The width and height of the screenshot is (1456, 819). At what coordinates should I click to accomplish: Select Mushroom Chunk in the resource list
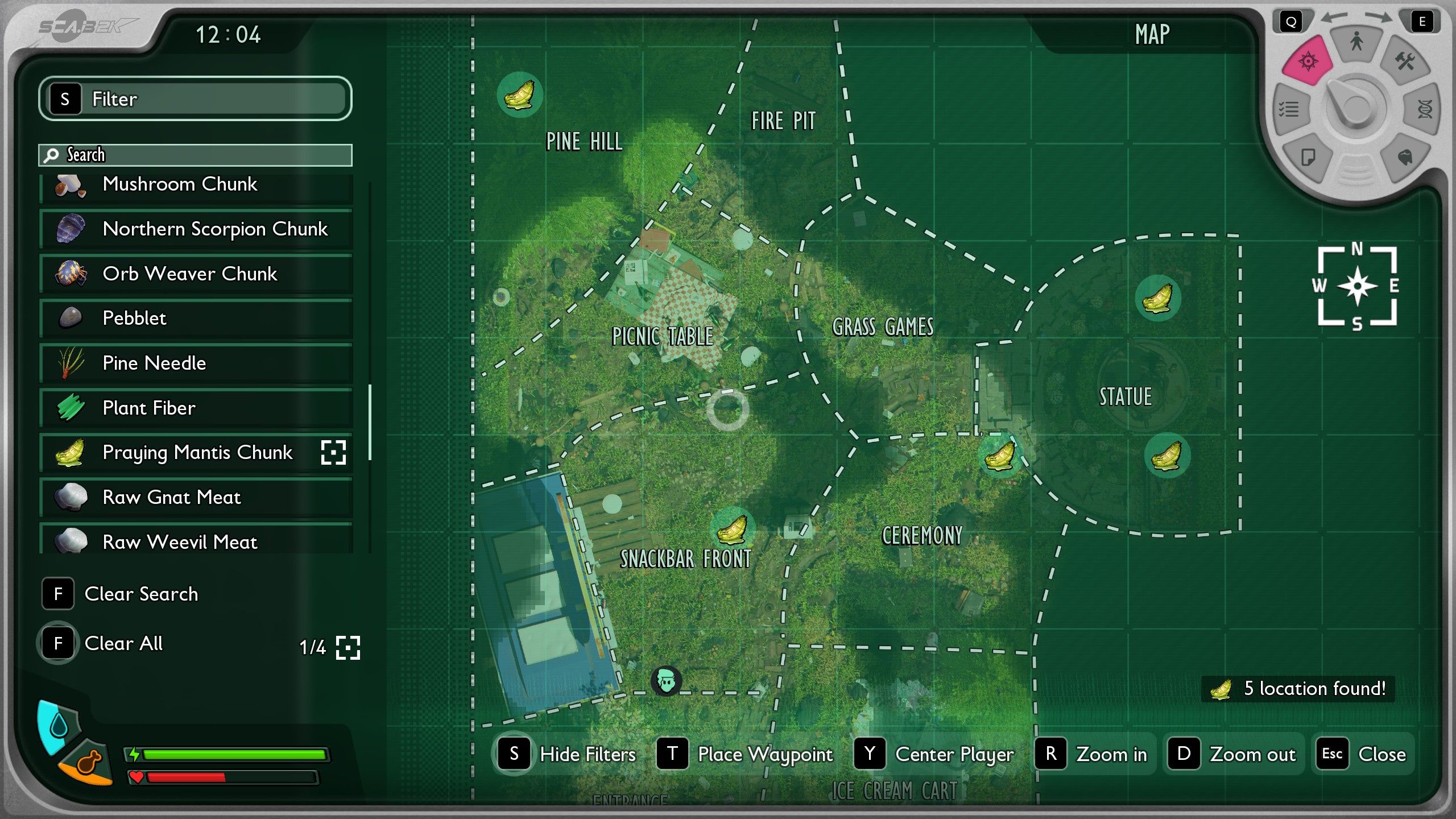click(x=196, y=185)
